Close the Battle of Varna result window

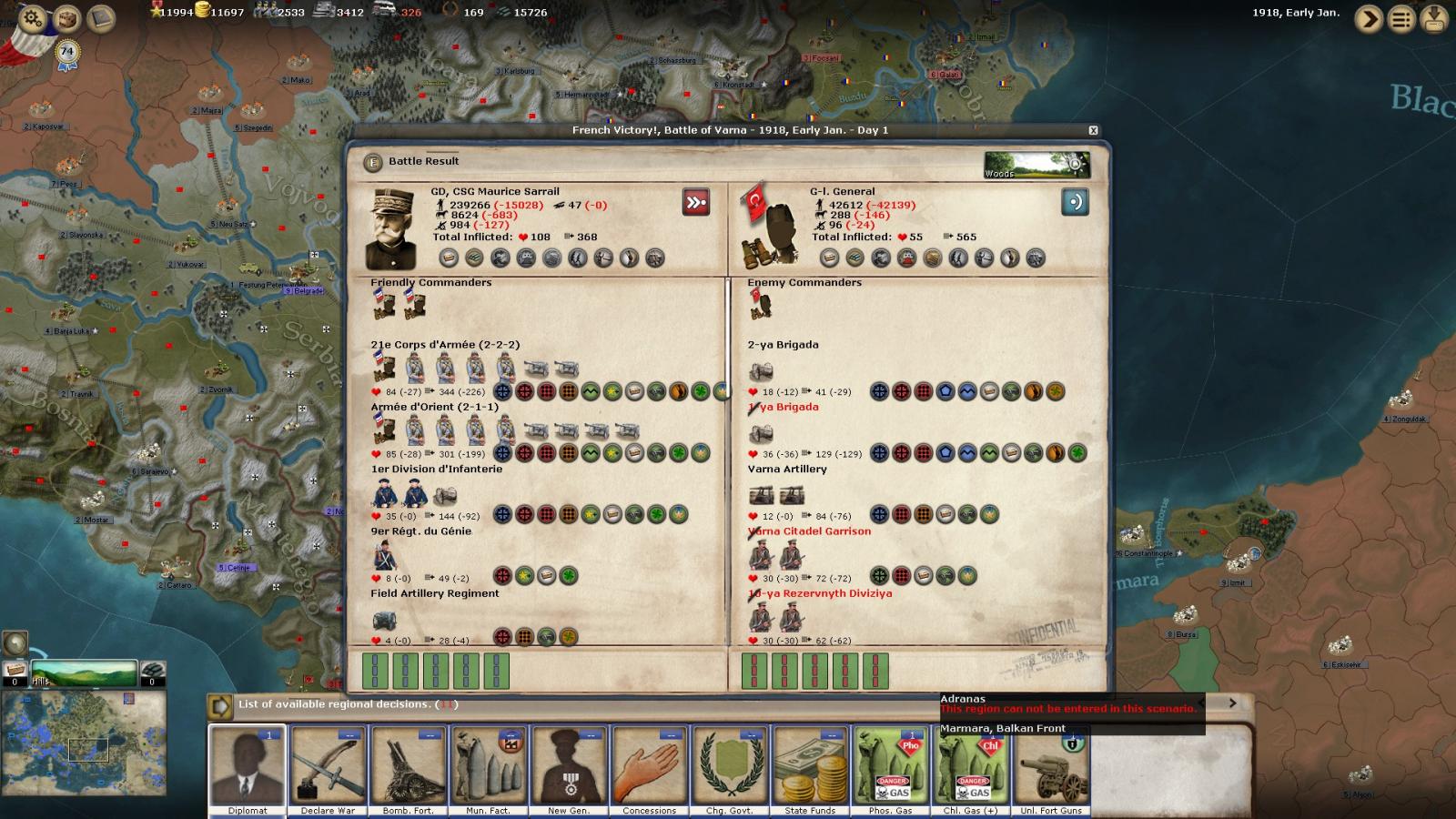1093,130
